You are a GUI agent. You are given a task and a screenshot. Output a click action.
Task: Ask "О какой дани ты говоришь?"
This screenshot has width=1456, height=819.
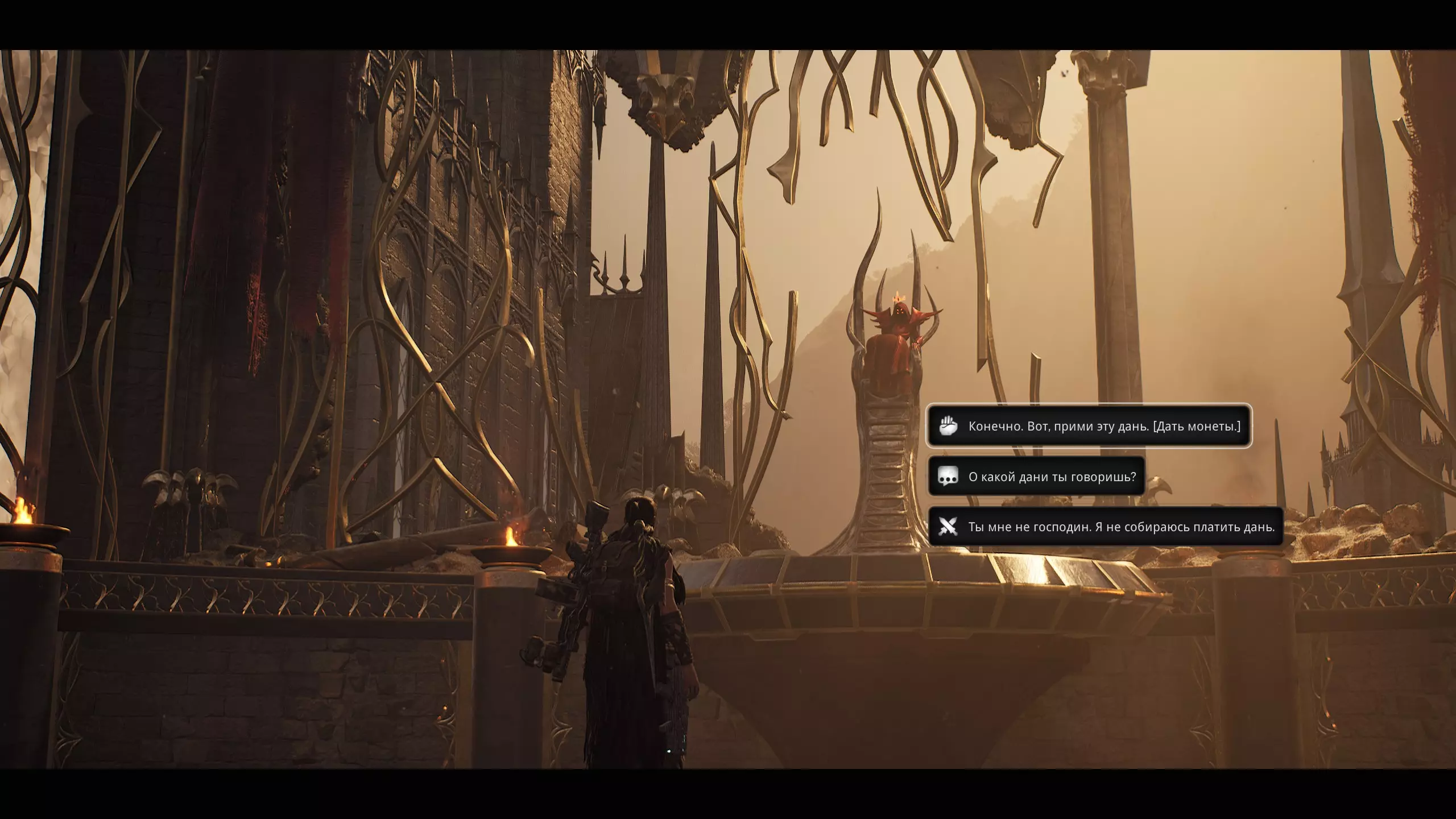click(1036, 477)
